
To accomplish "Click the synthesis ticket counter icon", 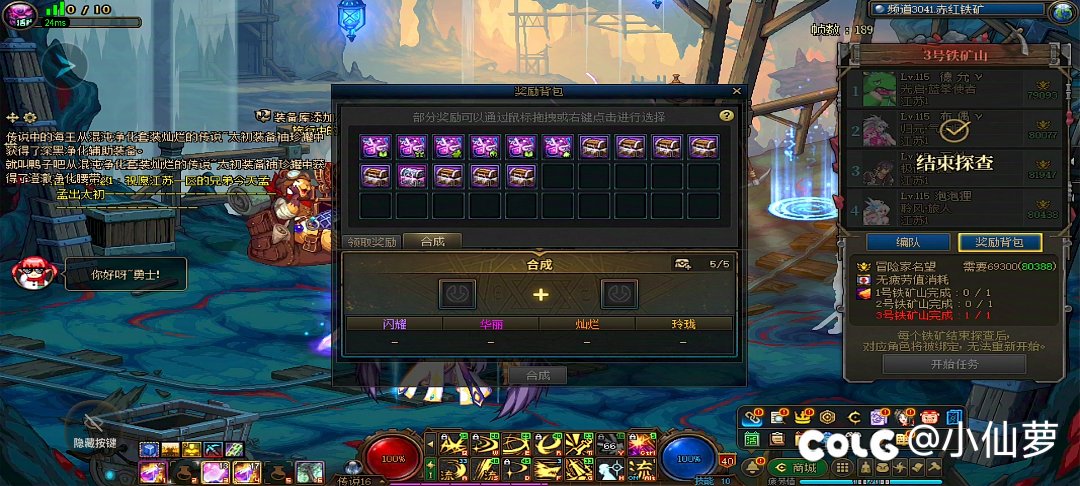I will [x=683, y=264].
